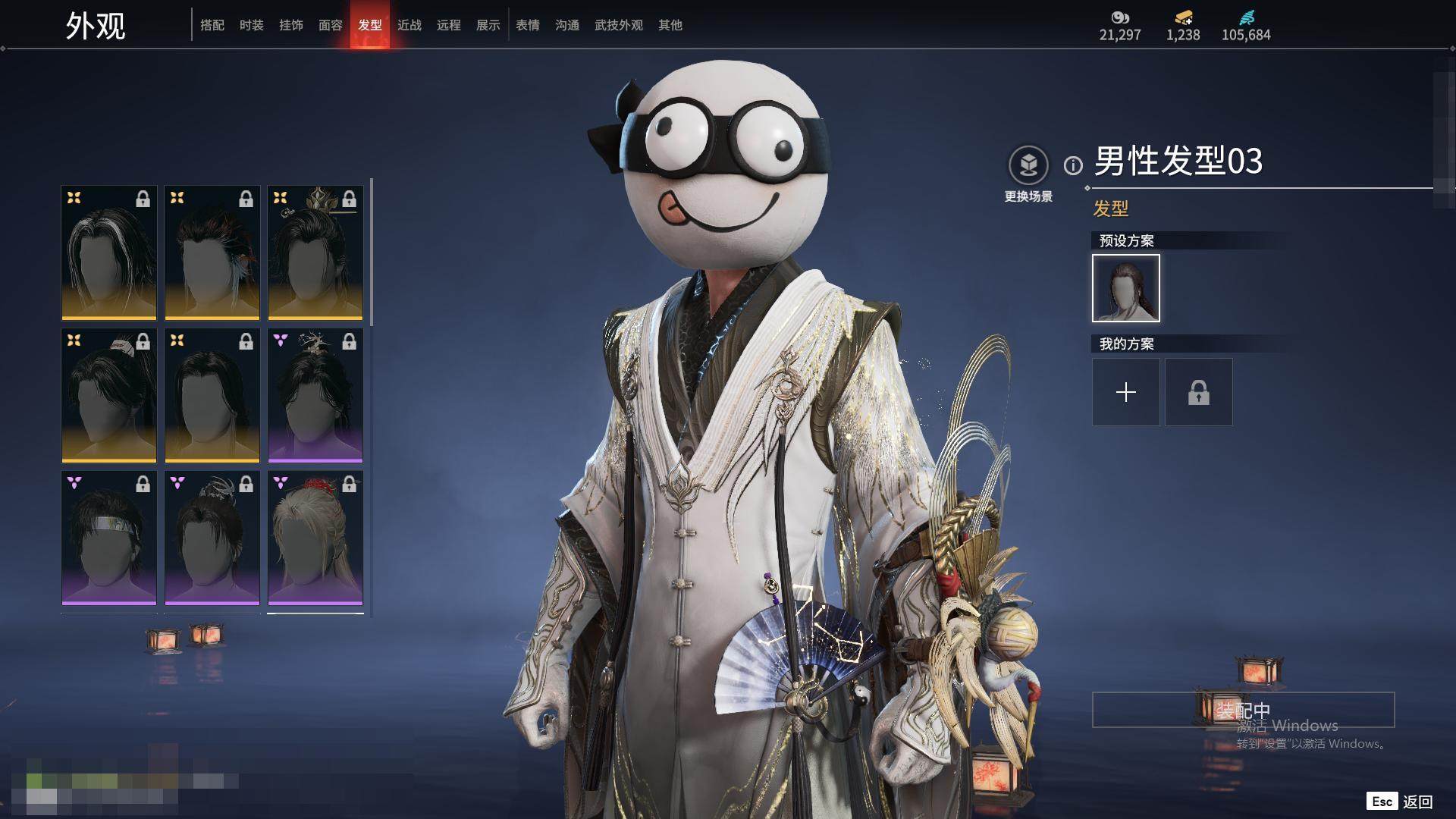Image resolution: width=1456 pixels, height=819 pixels.
Task: Select the blonde hairstyle with red flower
Action: coord(315,538)
